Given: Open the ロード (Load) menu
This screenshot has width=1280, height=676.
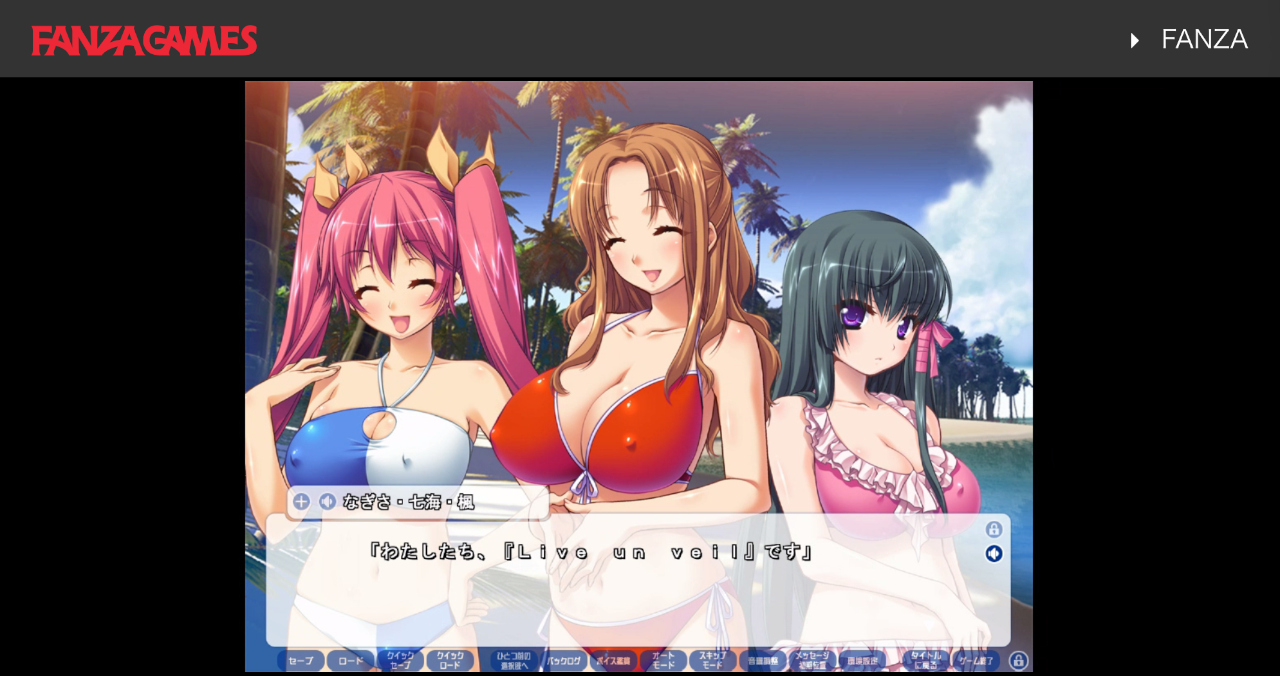Looking at the screenshot, I should coord(351,661).
